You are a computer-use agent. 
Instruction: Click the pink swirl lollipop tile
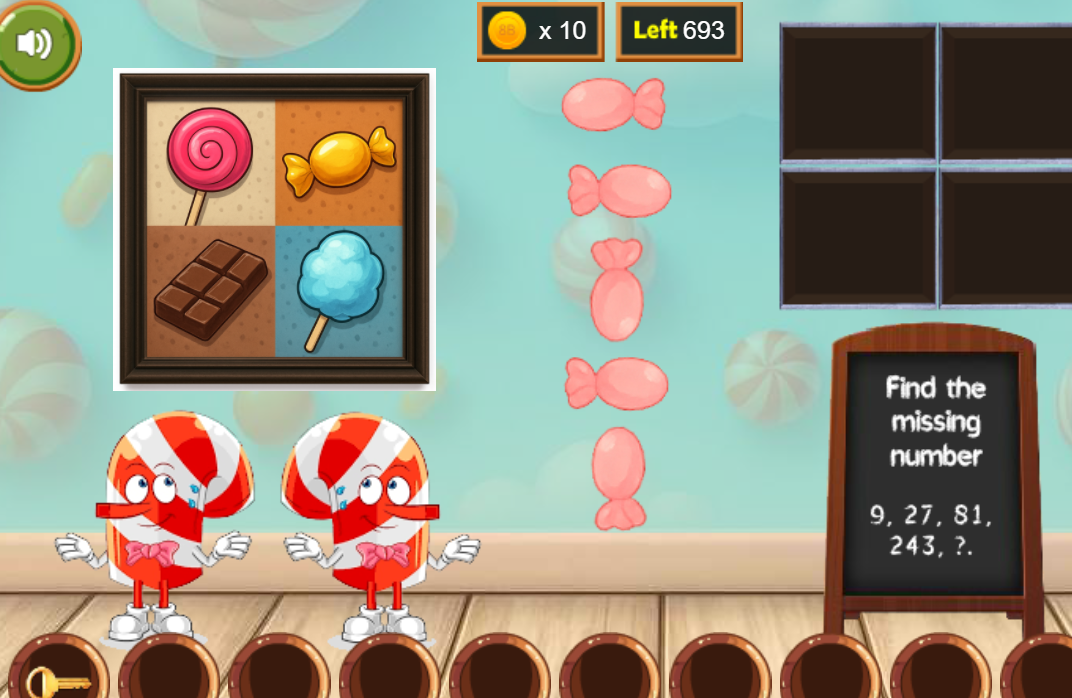[209, 161]
